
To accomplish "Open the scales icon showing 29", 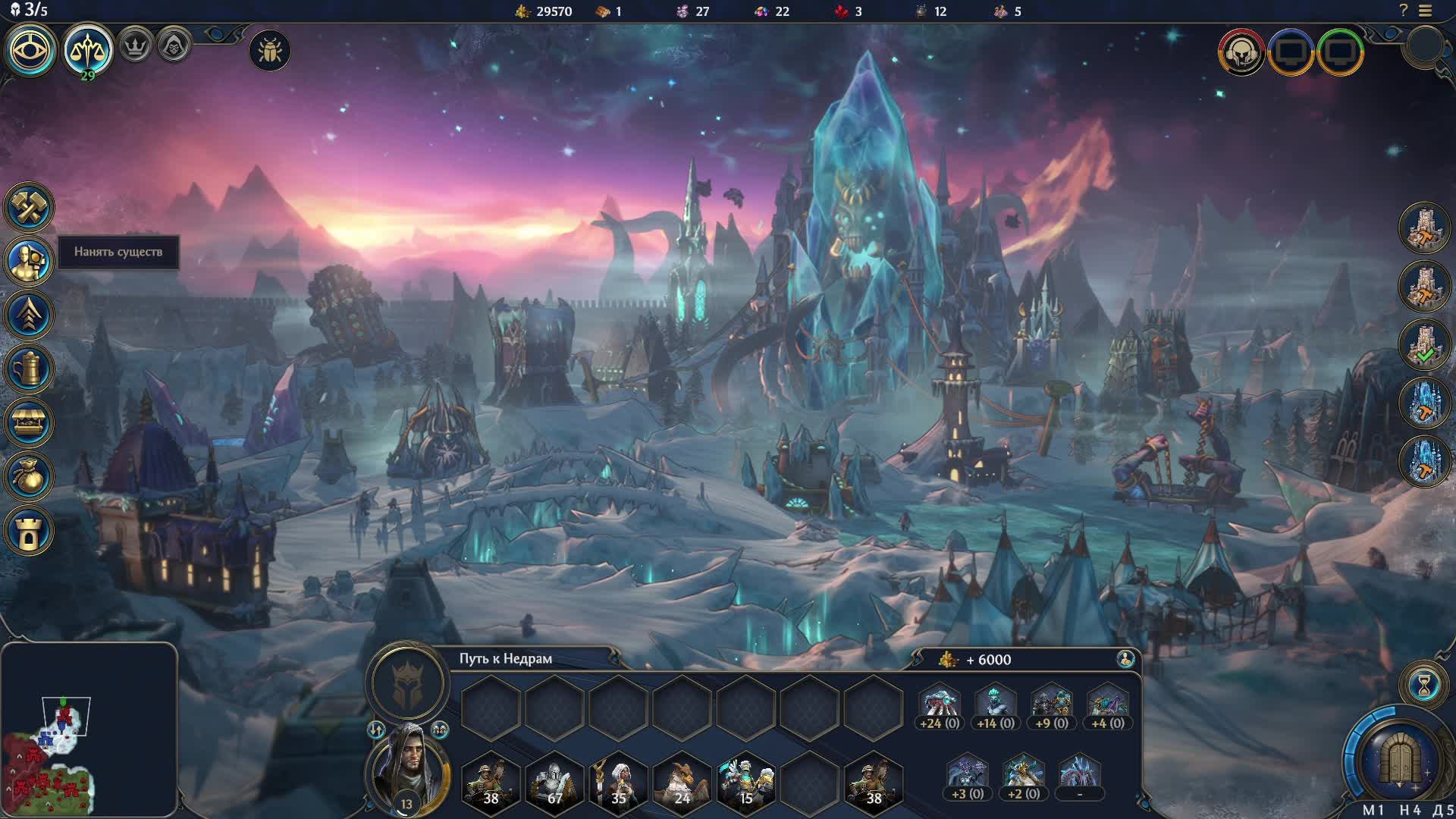I will pos(88,50).
